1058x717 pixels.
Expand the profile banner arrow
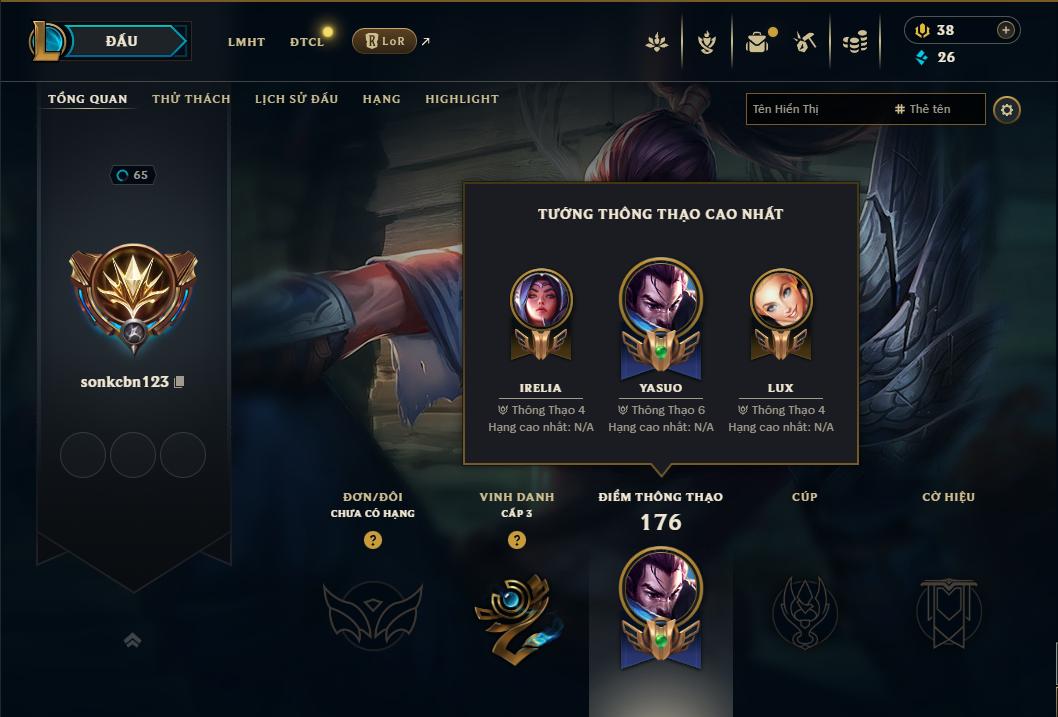click(x=132, y=640)
